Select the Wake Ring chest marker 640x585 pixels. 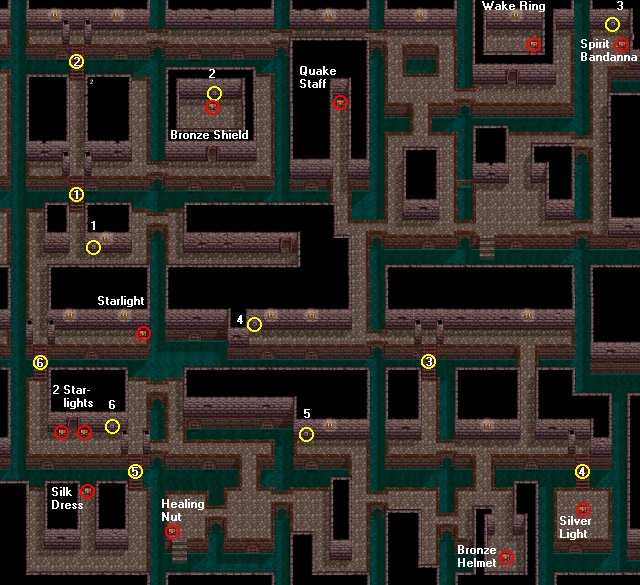(534, 44)
